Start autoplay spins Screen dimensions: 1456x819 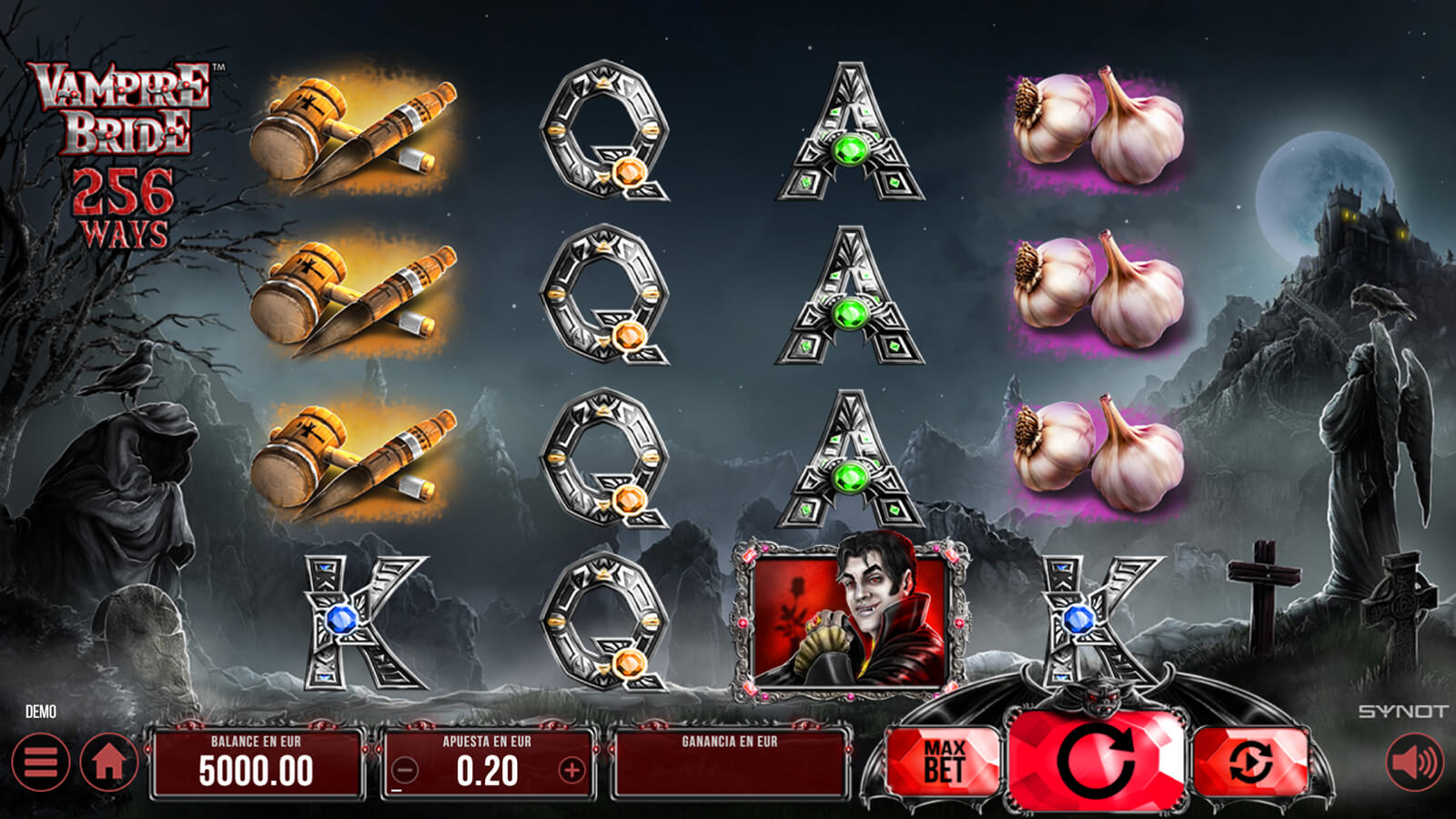(x=1250, y=762)
